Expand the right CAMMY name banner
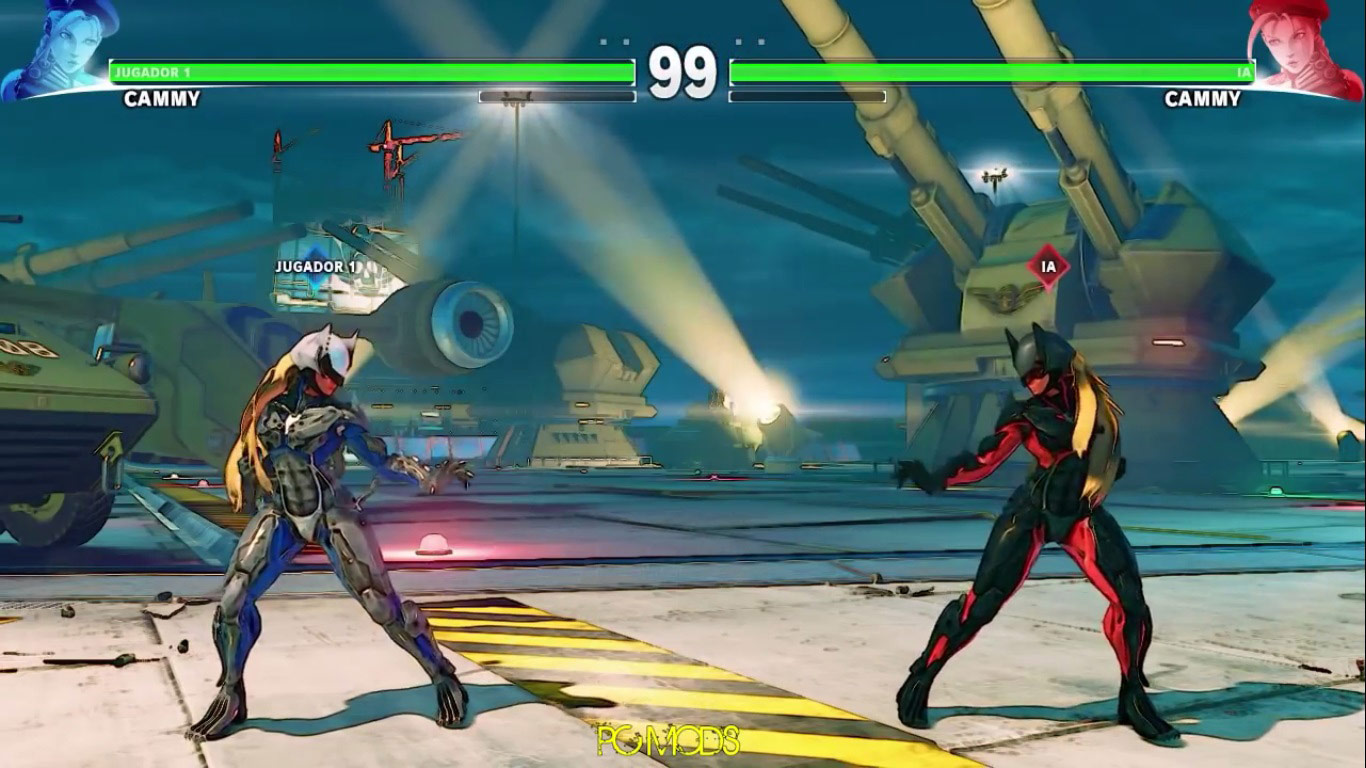The height and width of the screenshot is (768, 1366). point(1201,100)
